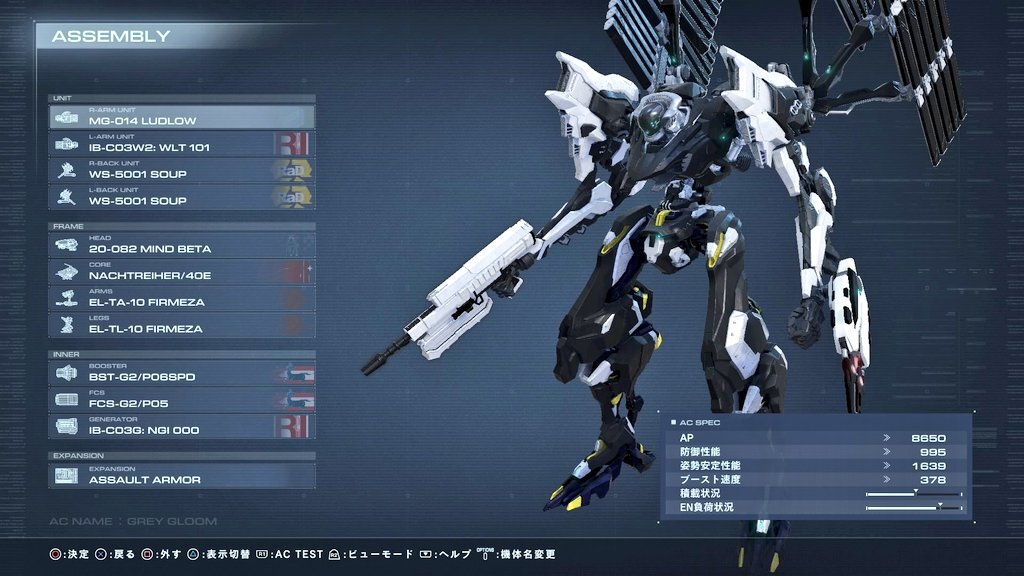Open the R-Back Unit WS-5001 SOUP slot
This screenshot has height=576, width=1024.
coord(181,170)
